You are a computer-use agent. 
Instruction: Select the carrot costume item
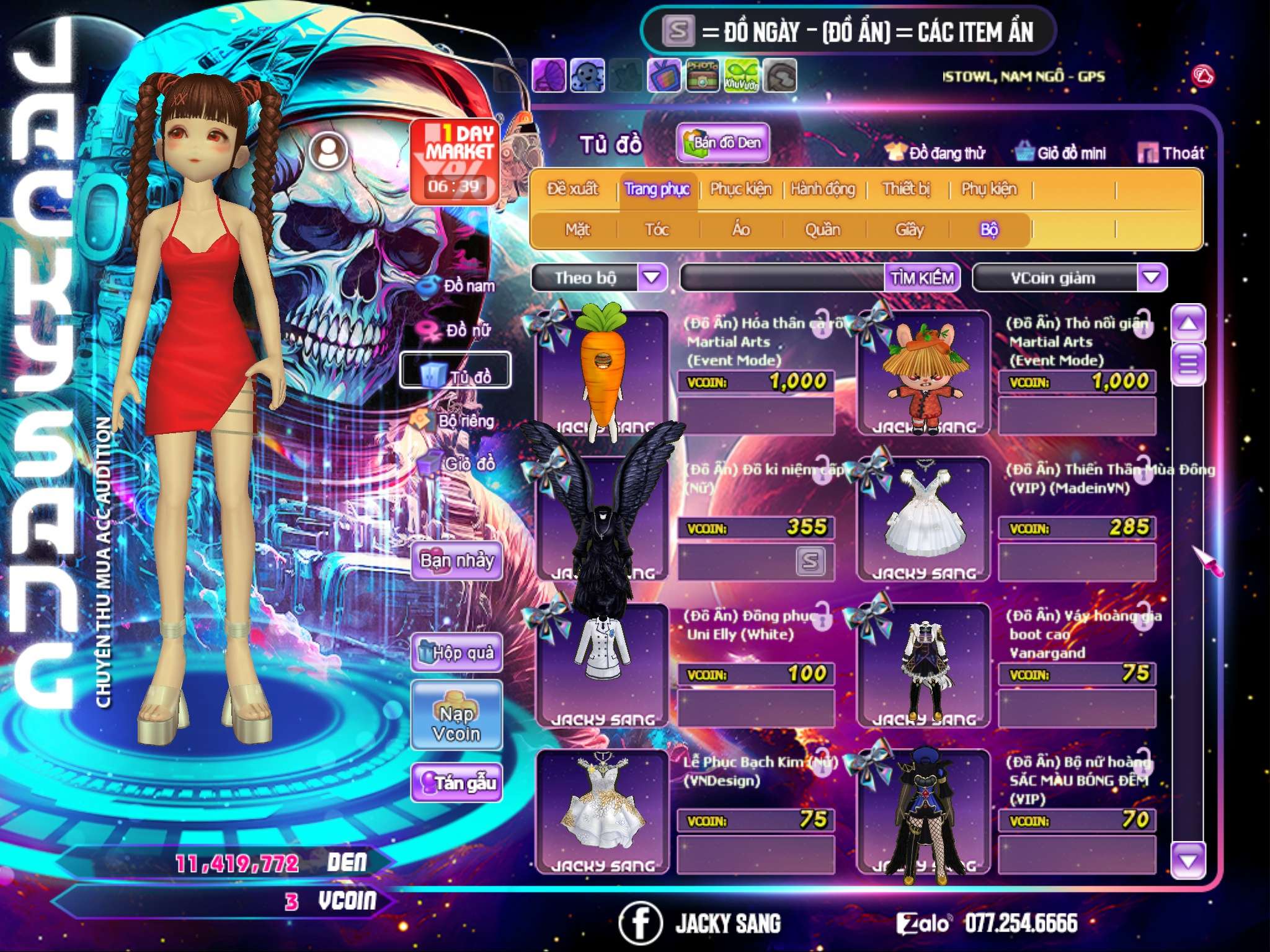600,371
